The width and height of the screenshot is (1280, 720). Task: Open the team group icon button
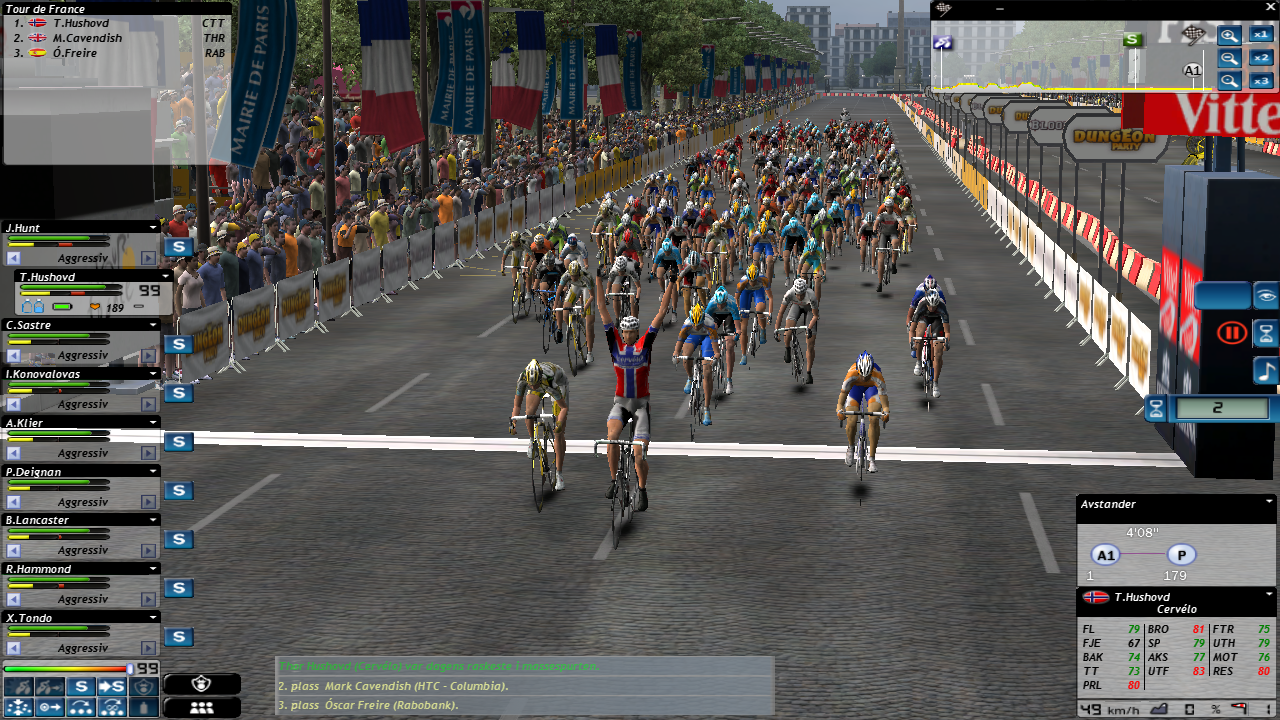click(x=201, y=707)
